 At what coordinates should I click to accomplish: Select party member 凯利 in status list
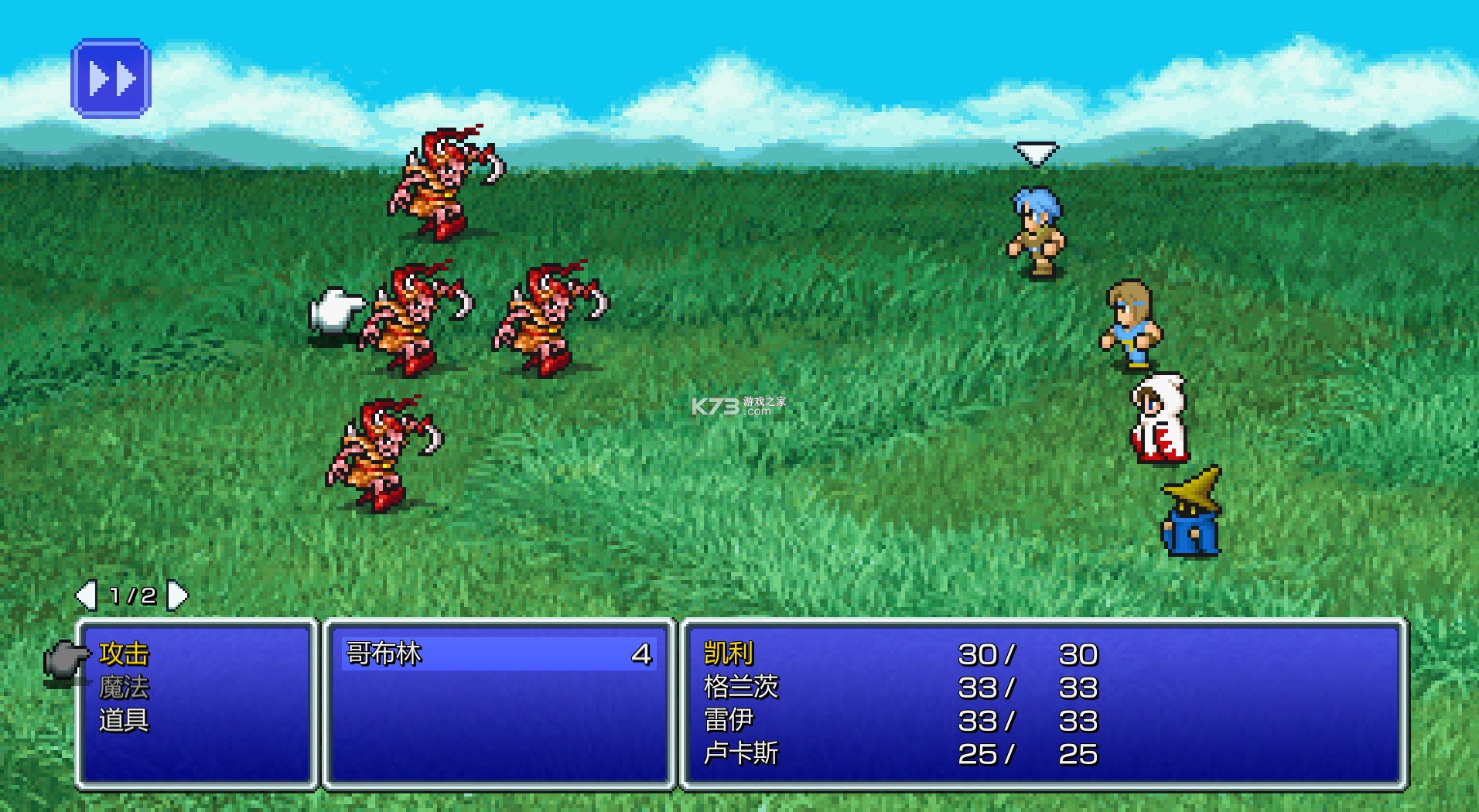click(729, 654)
